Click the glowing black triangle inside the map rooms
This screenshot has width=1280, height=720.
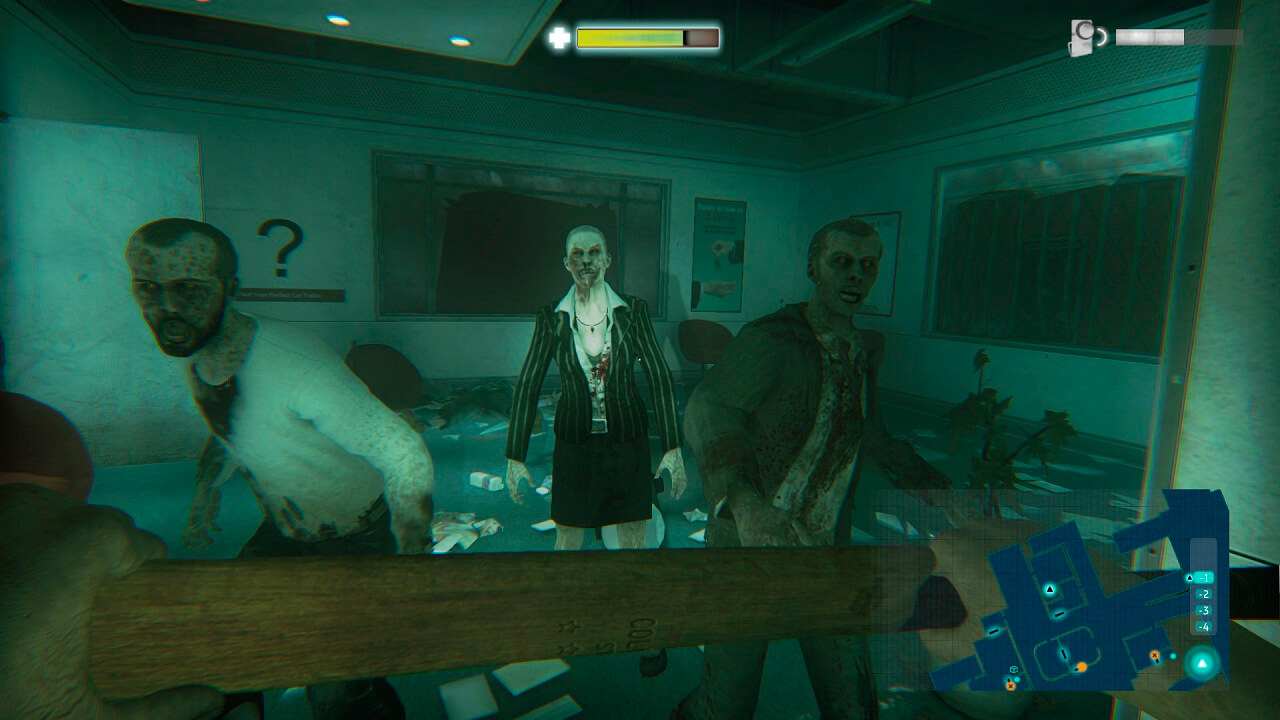[1049, 590]
